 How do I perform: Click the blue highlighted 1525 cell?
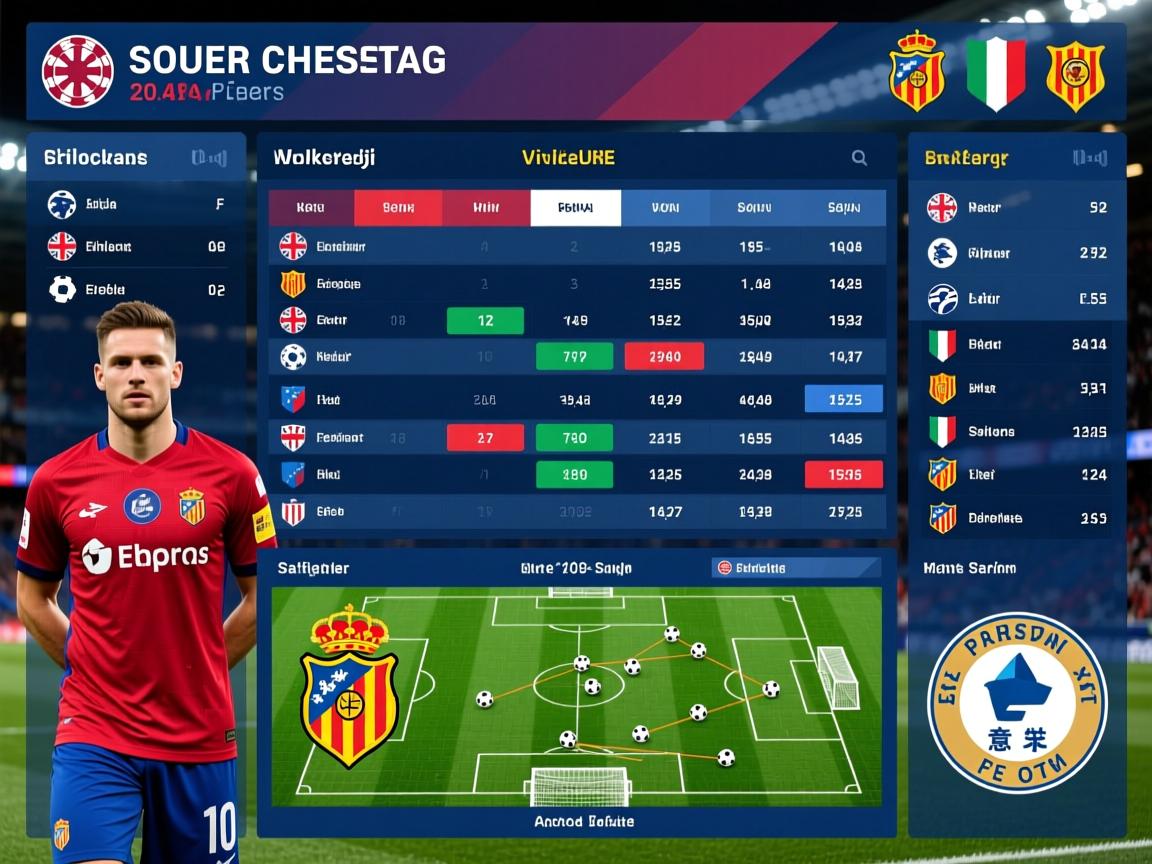coord(844,399)
